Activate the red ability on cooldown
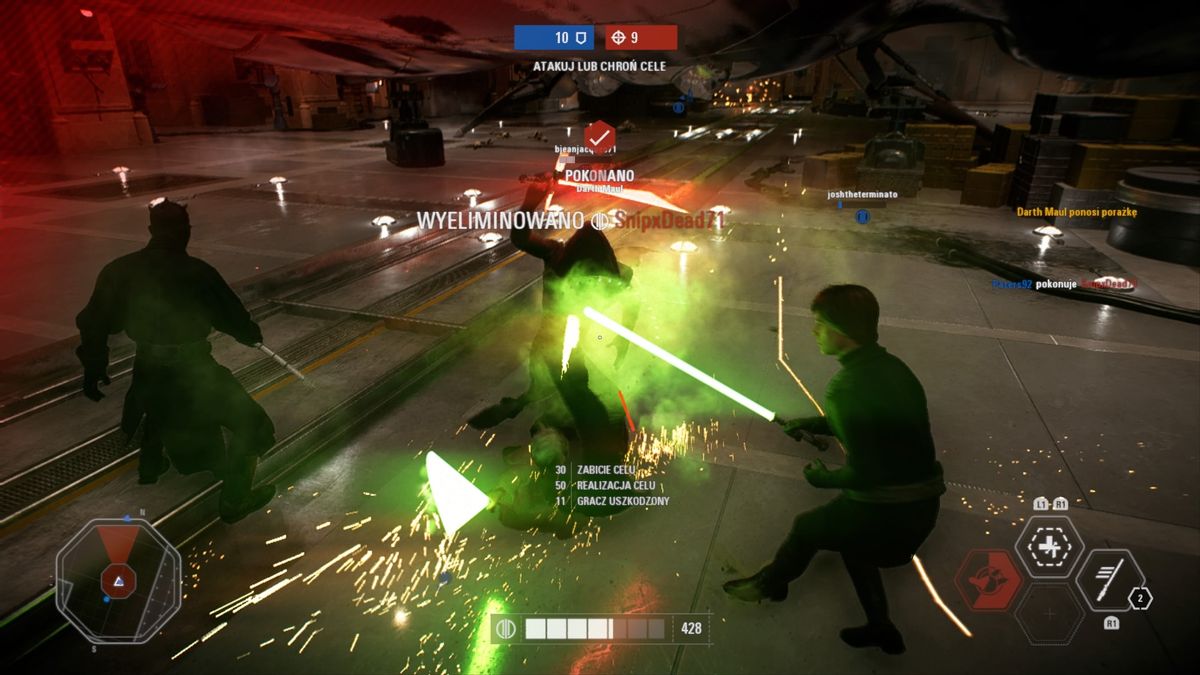 click(987, 580)
